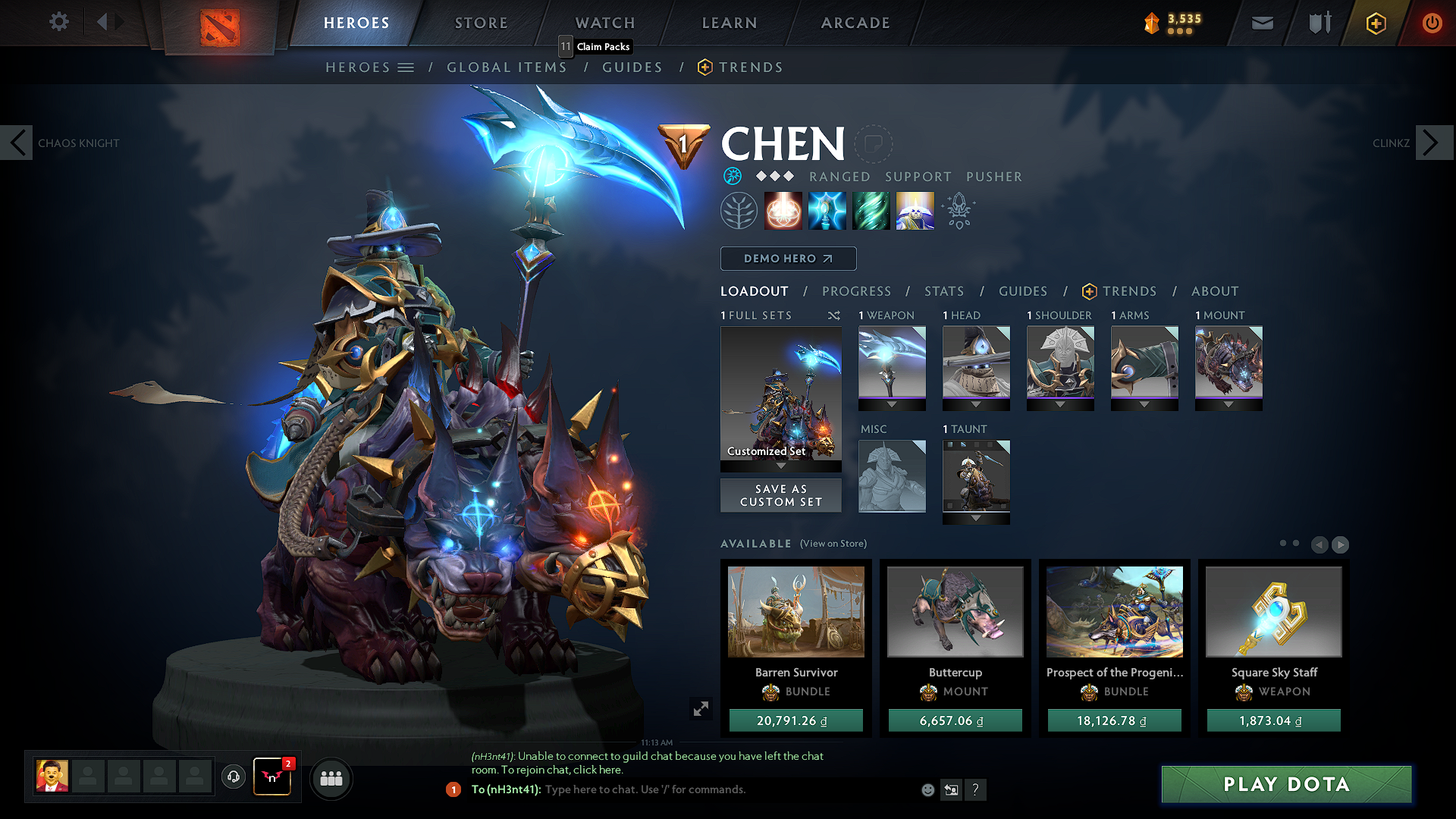
Task: Expand the 1 MOUNT slot dropdown arrow
Action: (x=1228, y=404)
